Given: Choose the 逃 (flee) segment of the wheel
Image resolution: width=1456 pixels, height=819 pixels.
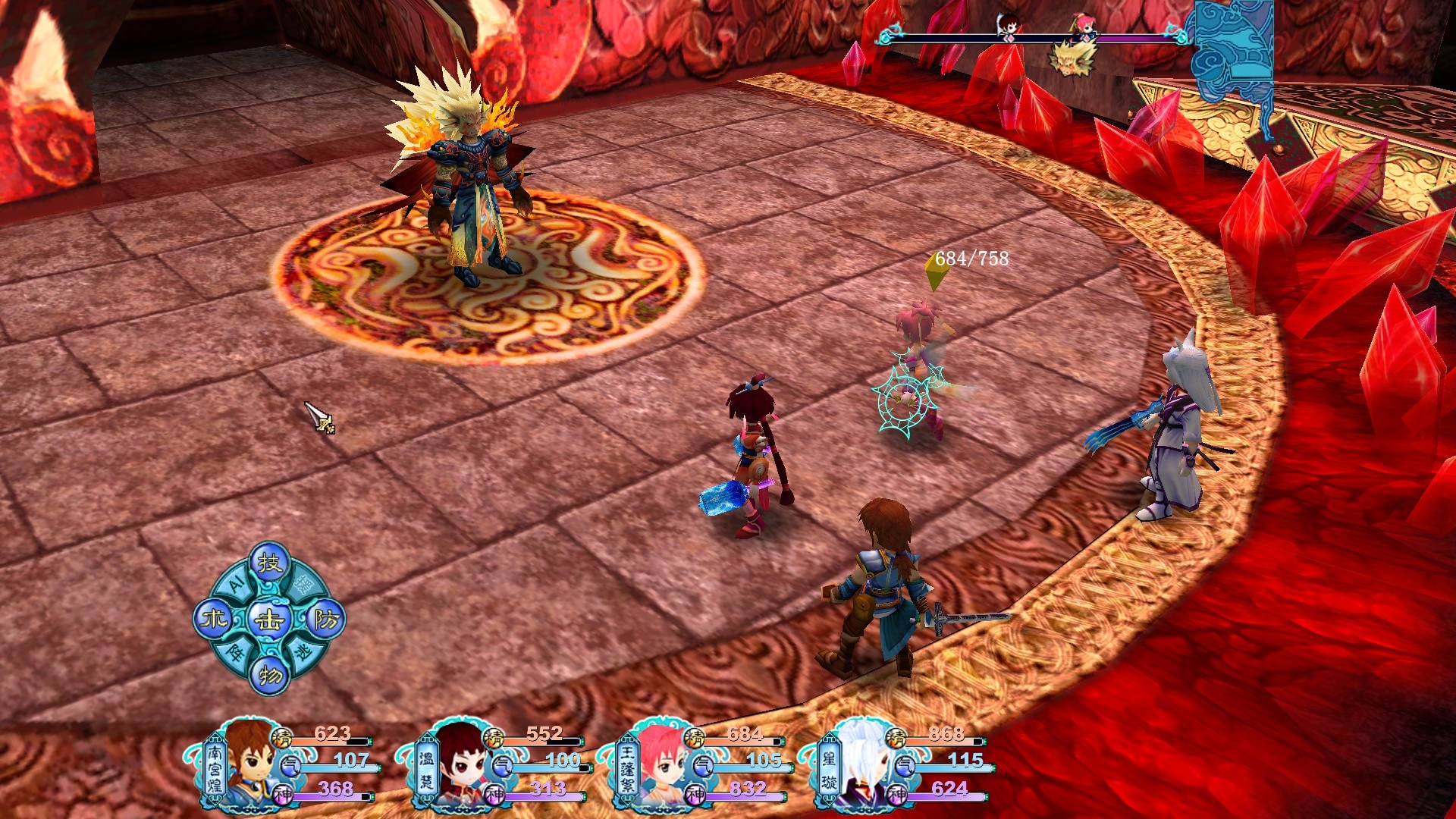Looking at the screenshot, I should point(303,652).
